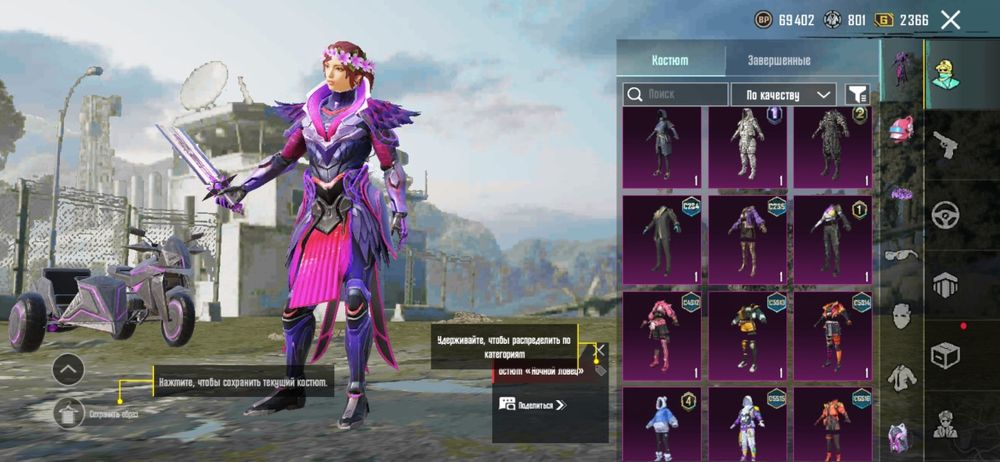Share the outfit via Поделиться
This screenshot has width=1000, height=462.
[532, 404]
